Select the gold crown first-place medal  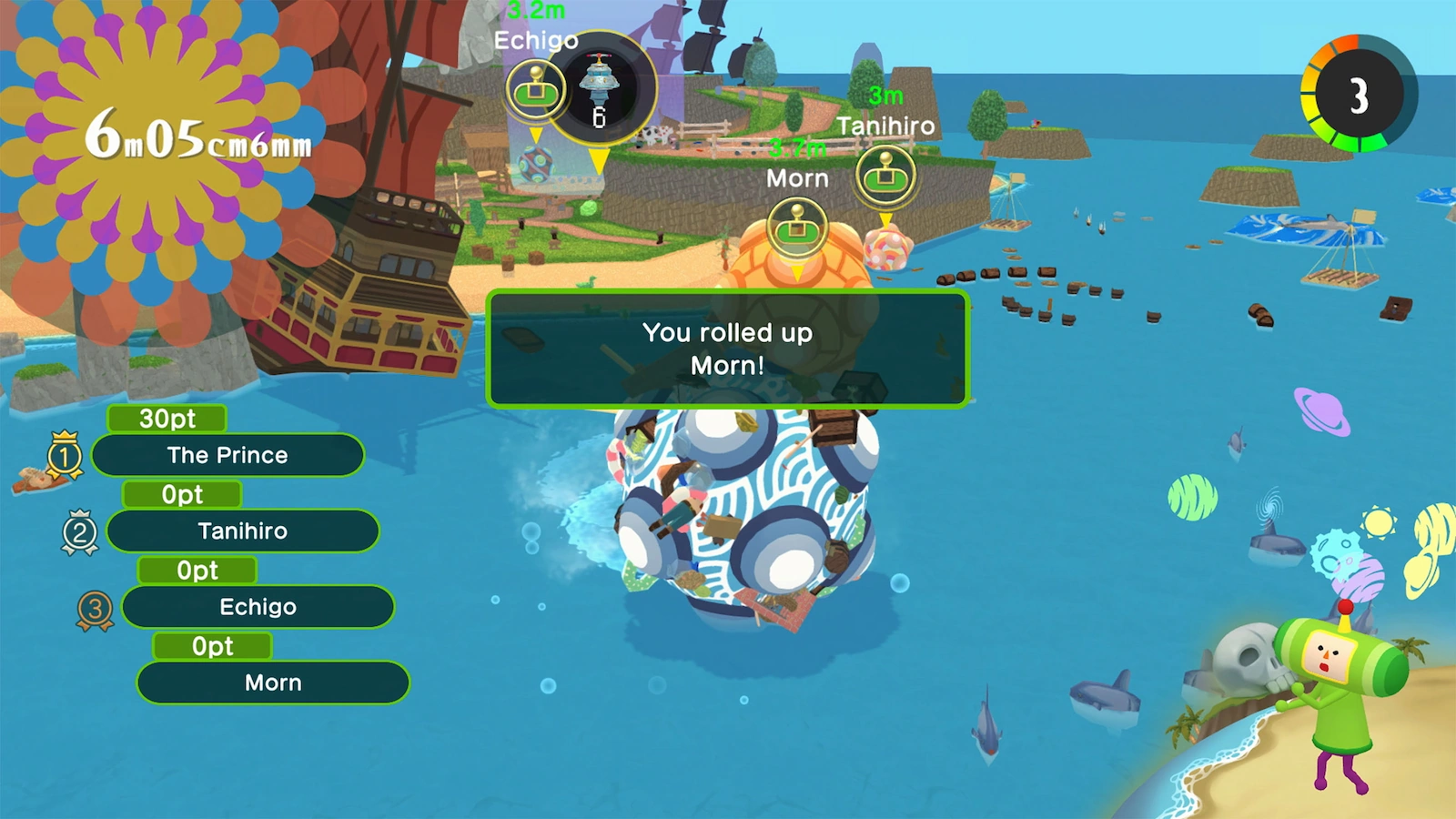[64, 455]
